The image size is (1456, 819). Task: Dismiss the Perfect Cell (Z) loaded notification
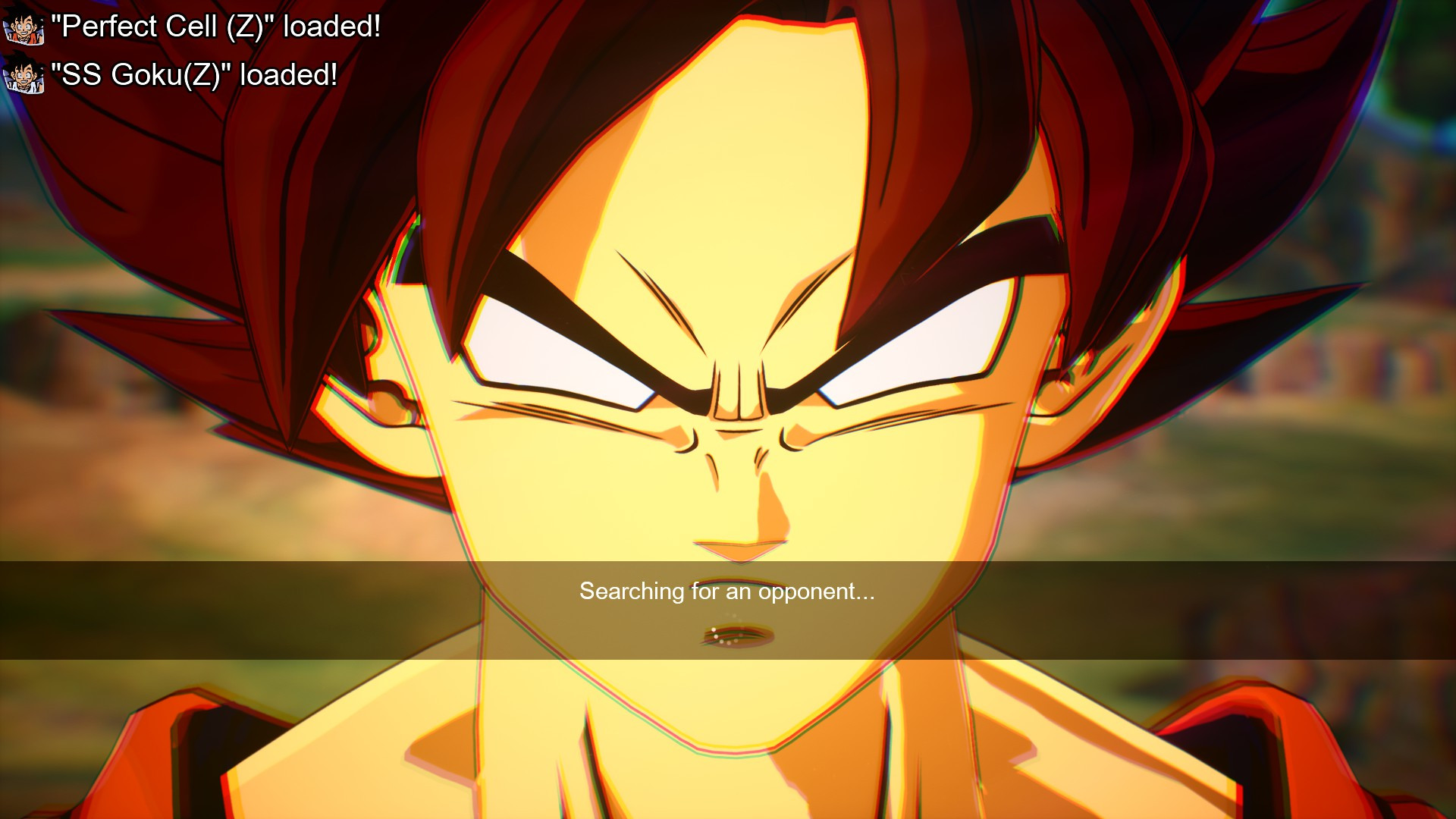point(215,25)
